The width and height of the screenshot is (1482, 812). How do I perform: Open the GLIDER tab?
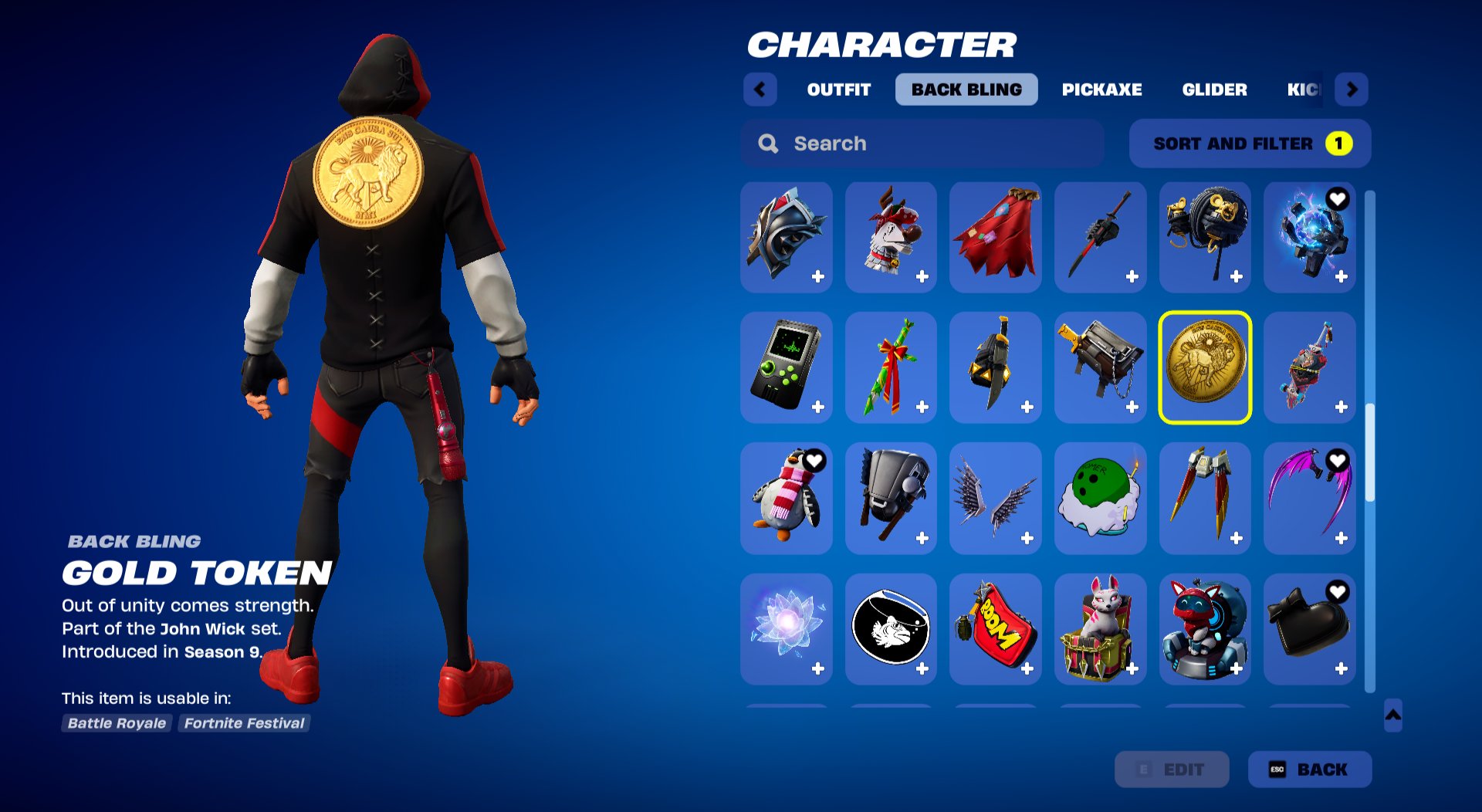(1214, 90)
